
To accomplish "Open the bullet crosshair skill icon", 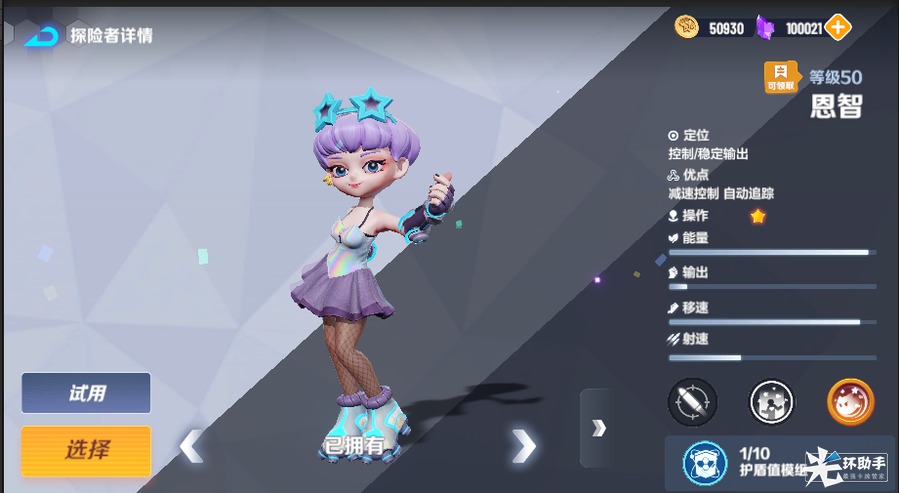I will click(x=691, y=402).
